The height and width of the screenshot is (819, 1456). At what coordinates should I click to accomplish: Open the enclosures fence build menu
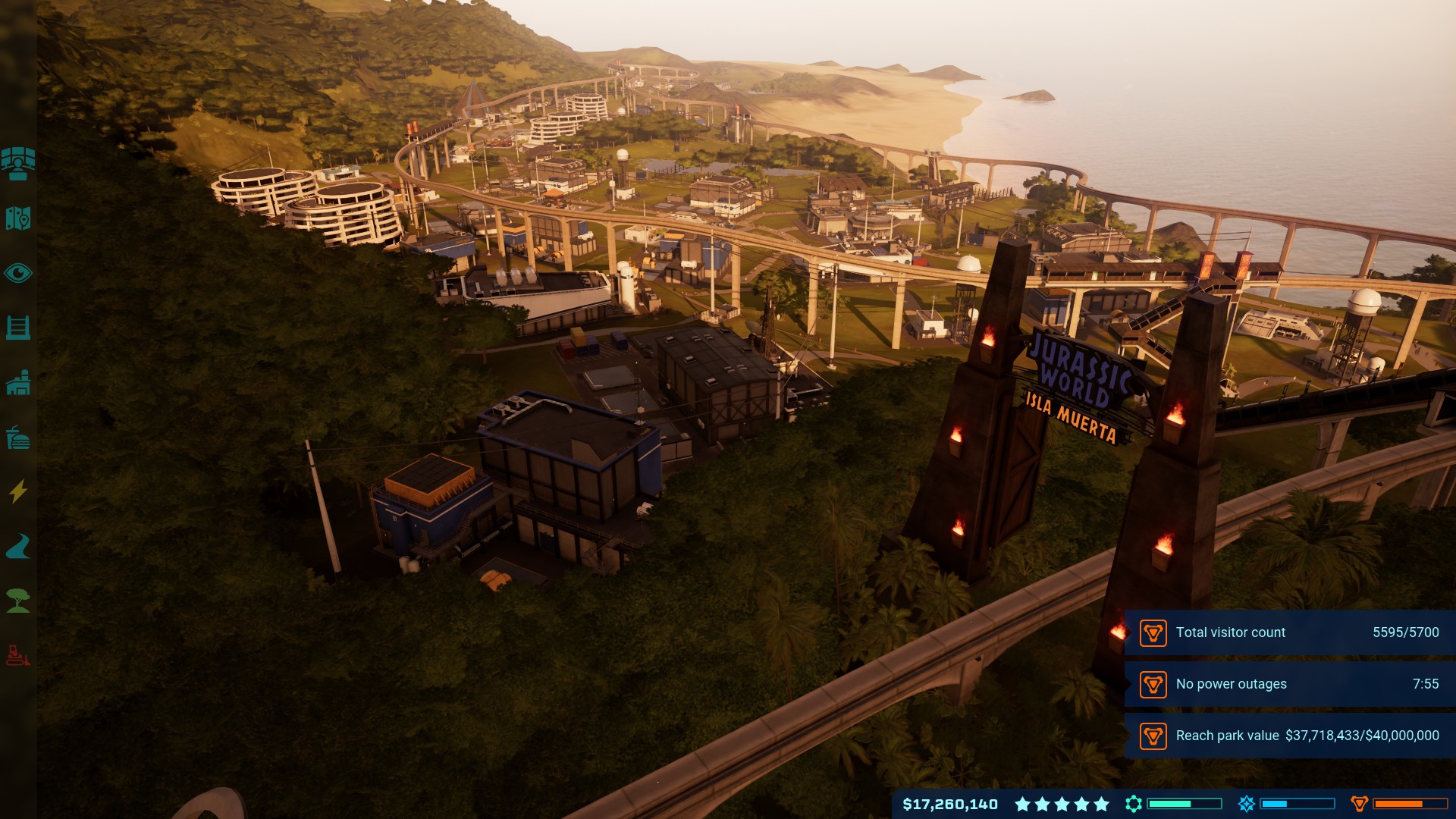[x=18, y=328]
